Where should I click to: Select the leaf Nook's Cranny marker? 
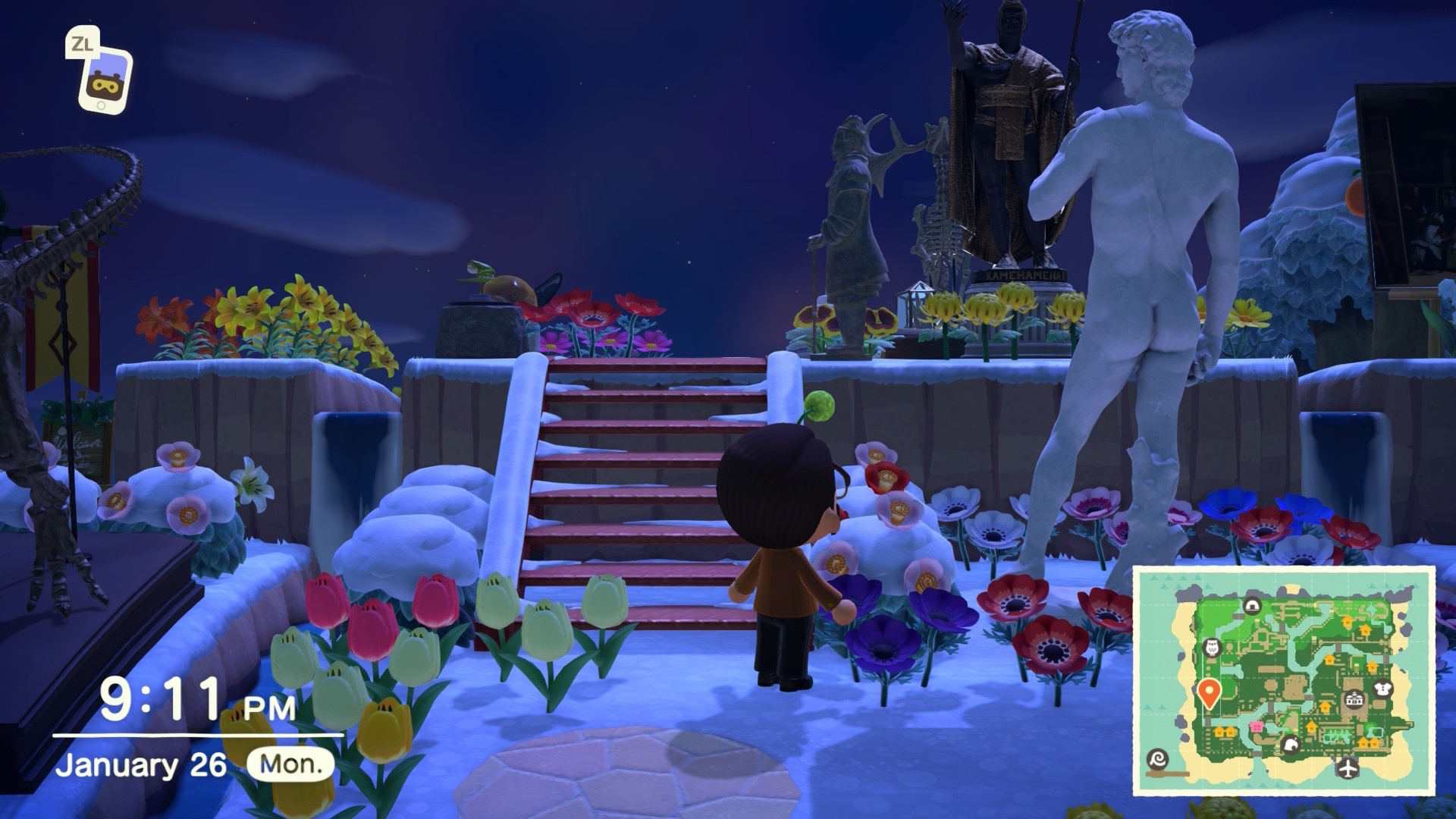[x=1290, y=745]
